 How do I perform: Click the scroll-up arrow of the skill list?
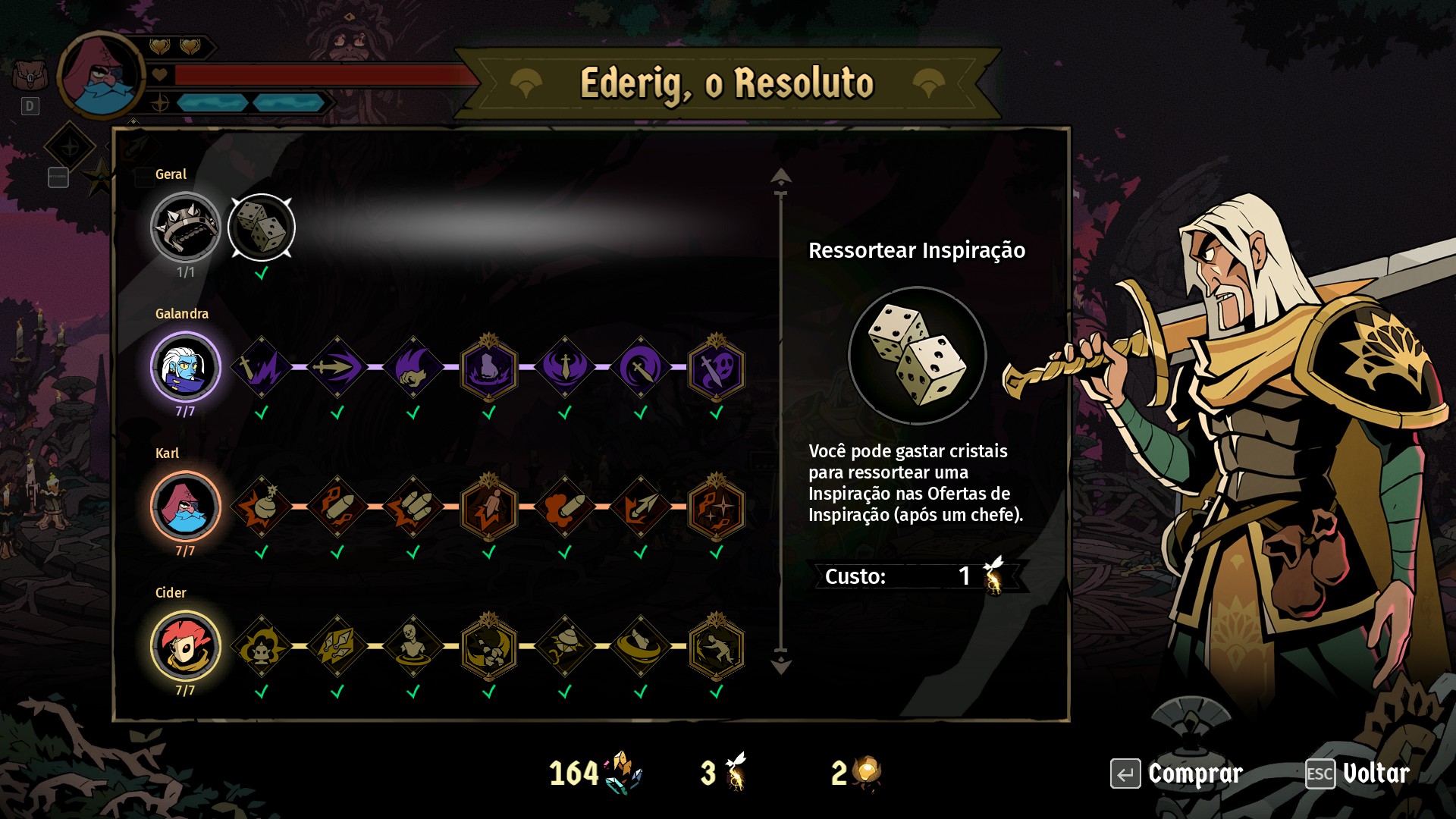(780, 177)
